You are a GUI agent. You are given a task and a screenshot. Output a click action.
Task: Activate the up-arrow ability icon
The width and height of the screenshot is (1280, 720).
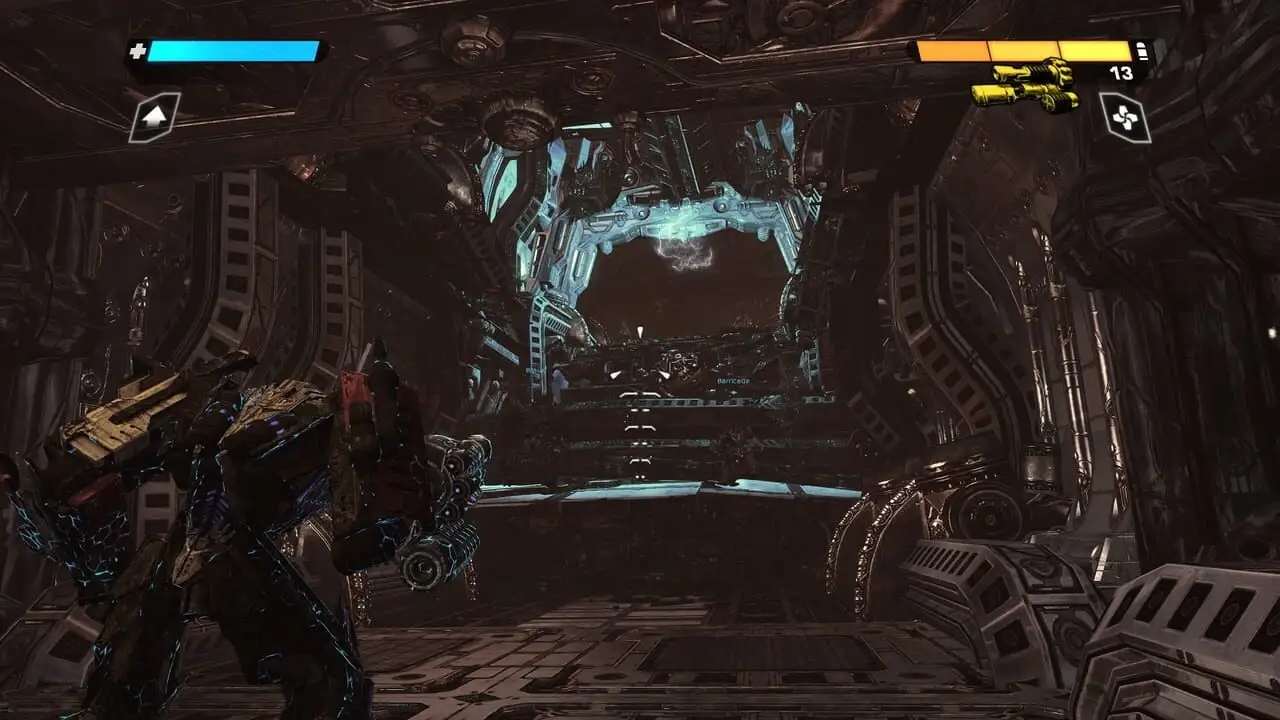pyautogui.click(x=155, y=117)
